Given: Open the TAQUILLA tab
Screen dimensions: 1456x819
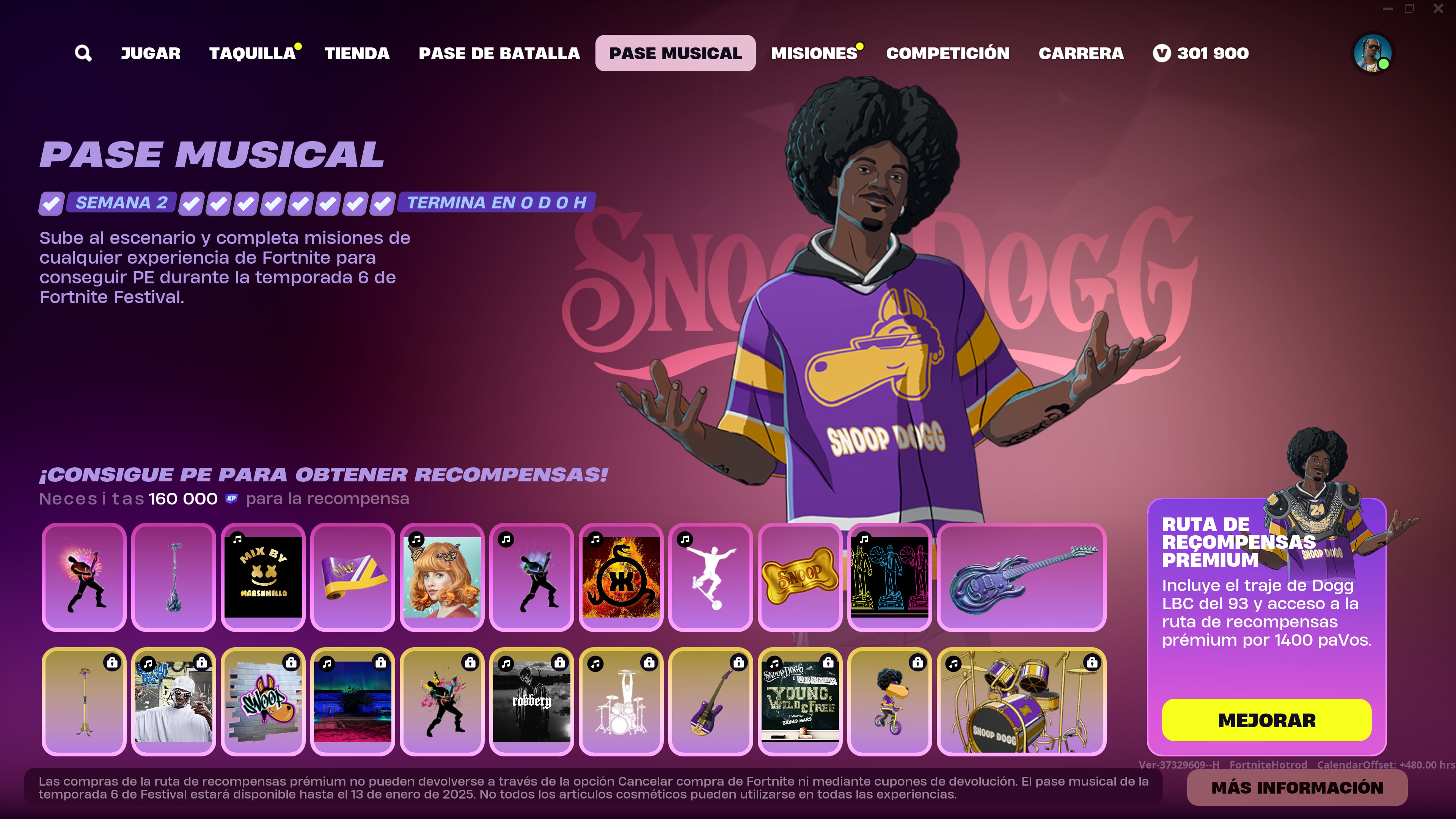Looking at the screenshot, I should (x=253, y=53).
